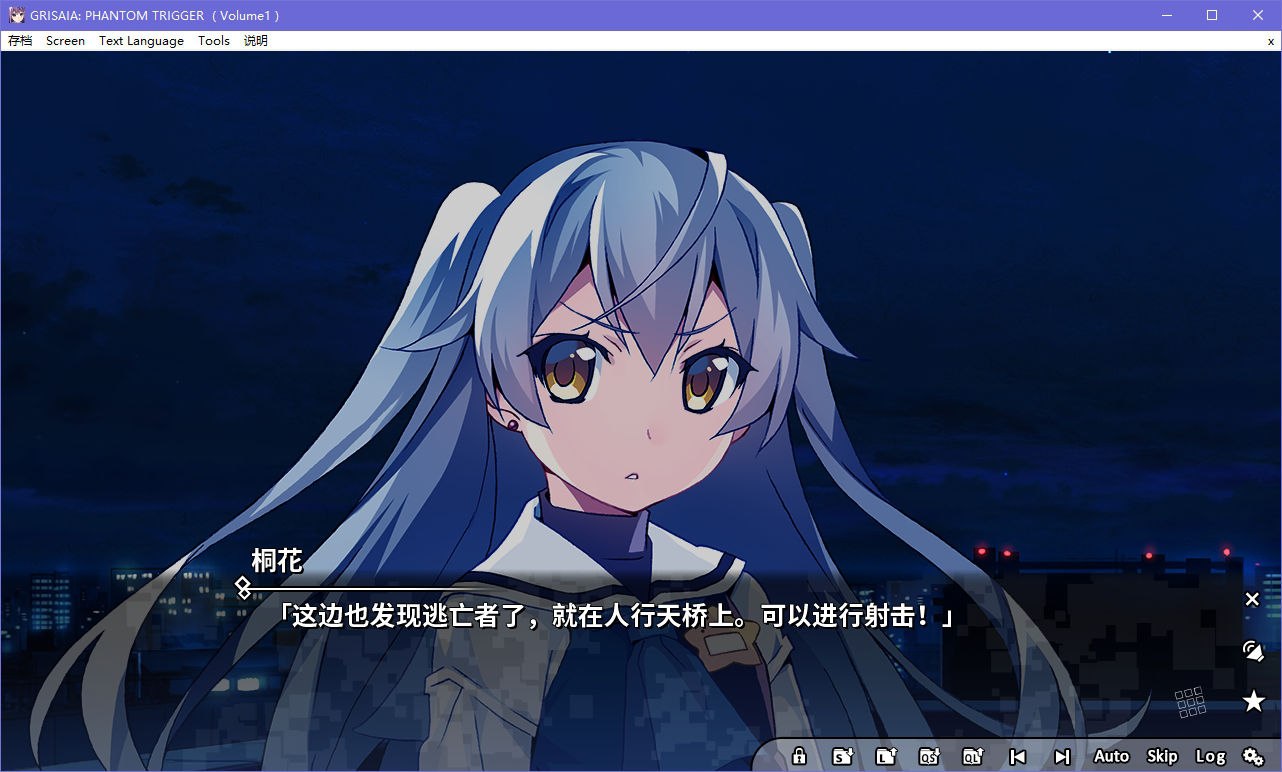
Task: Open the 存档 save menu
Action: [x=19, y=41]
